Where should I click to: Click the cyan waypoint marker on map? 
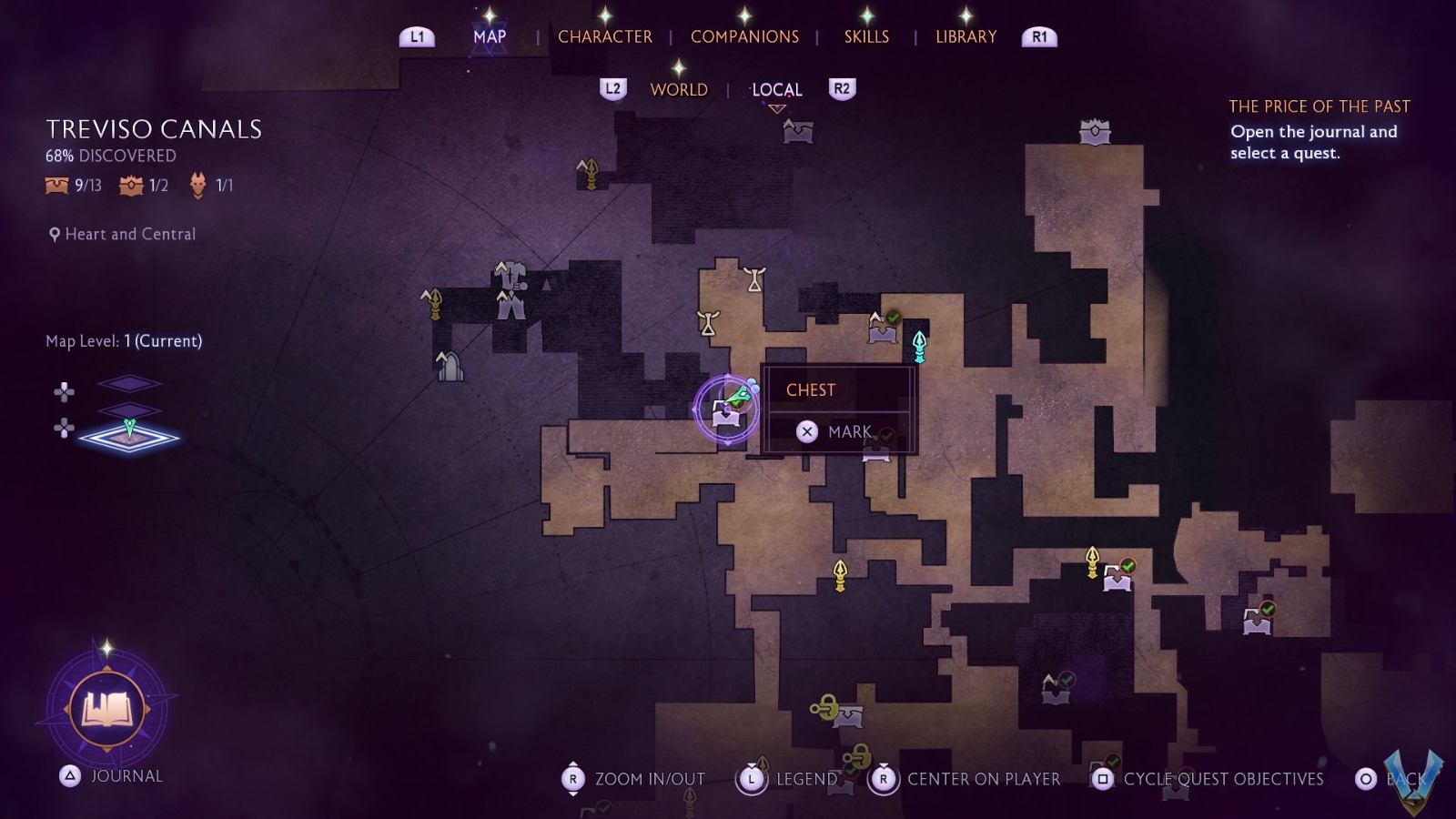(919, 346)
